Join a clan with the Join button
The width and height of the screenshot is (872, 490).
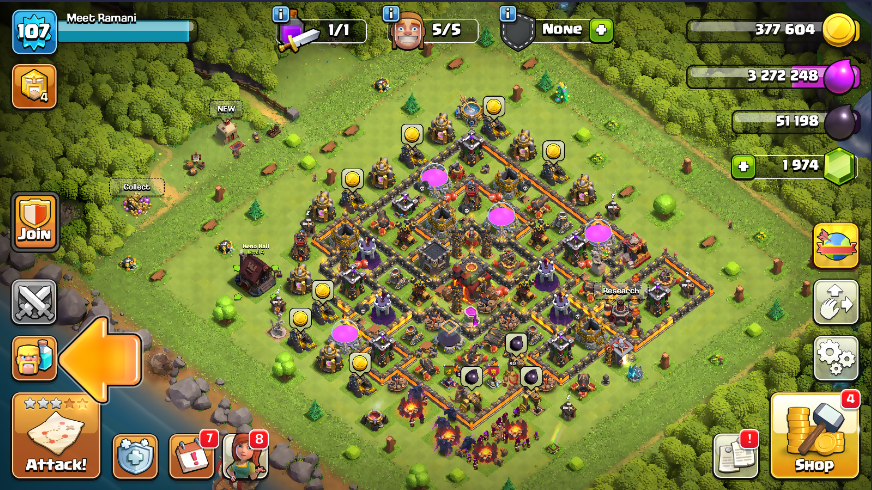point(34,222)
